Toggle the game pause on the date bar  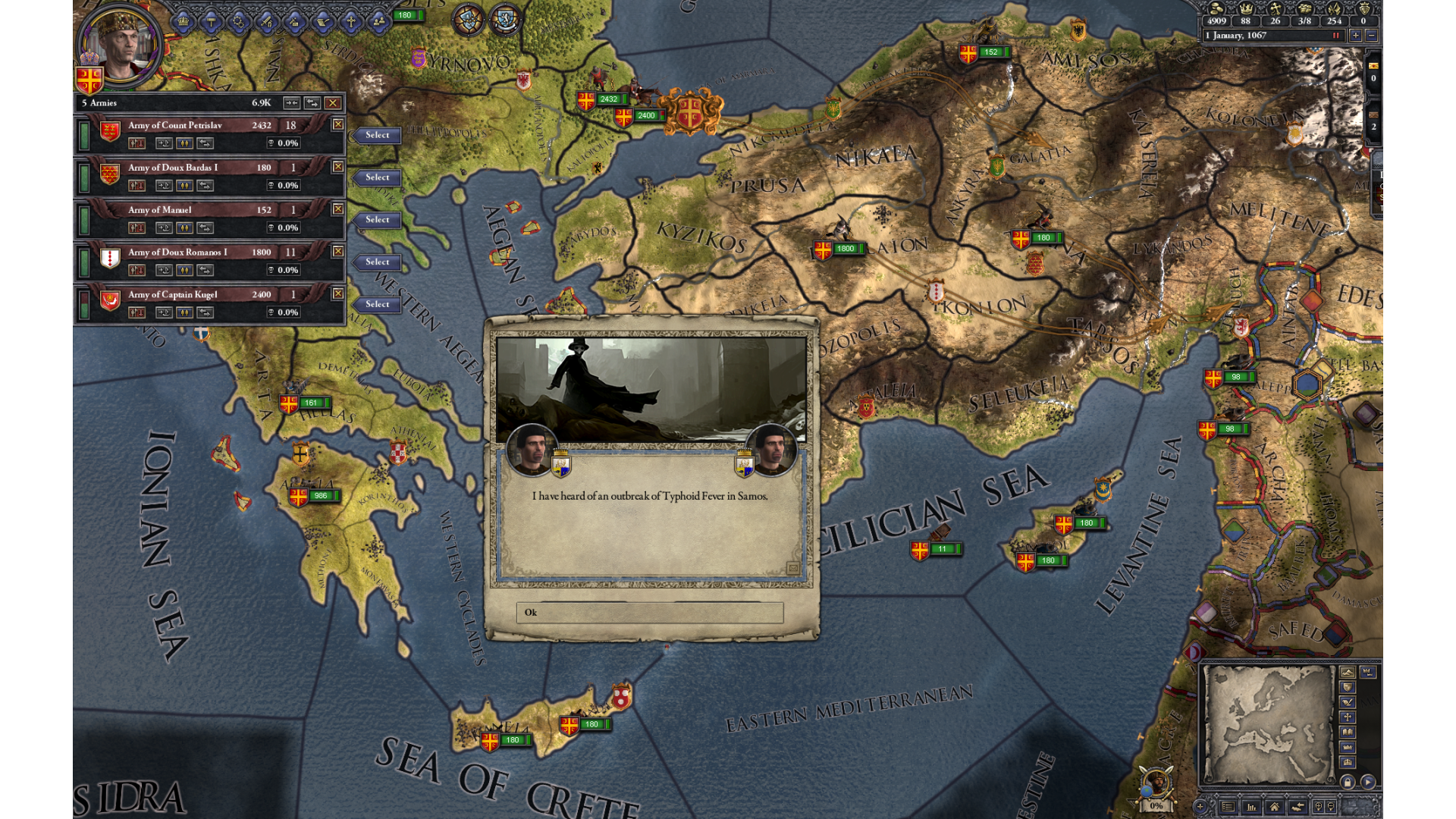pos(1336,36)
